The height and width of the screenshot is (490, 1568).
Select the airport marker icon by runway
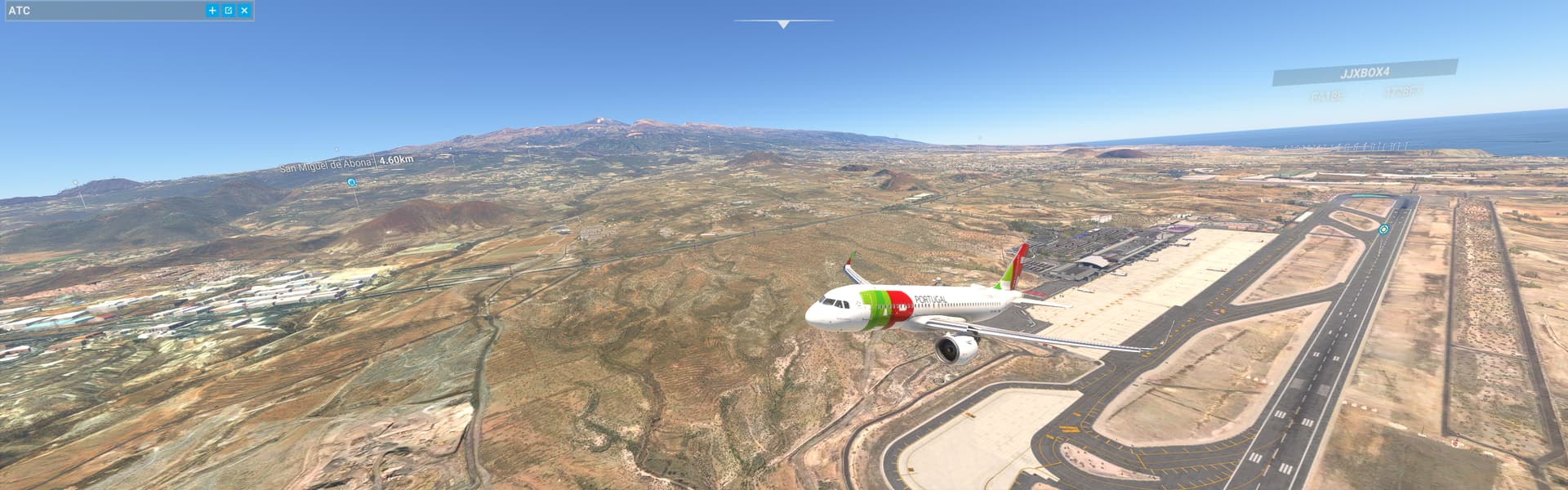click(x=1383, y=229)
